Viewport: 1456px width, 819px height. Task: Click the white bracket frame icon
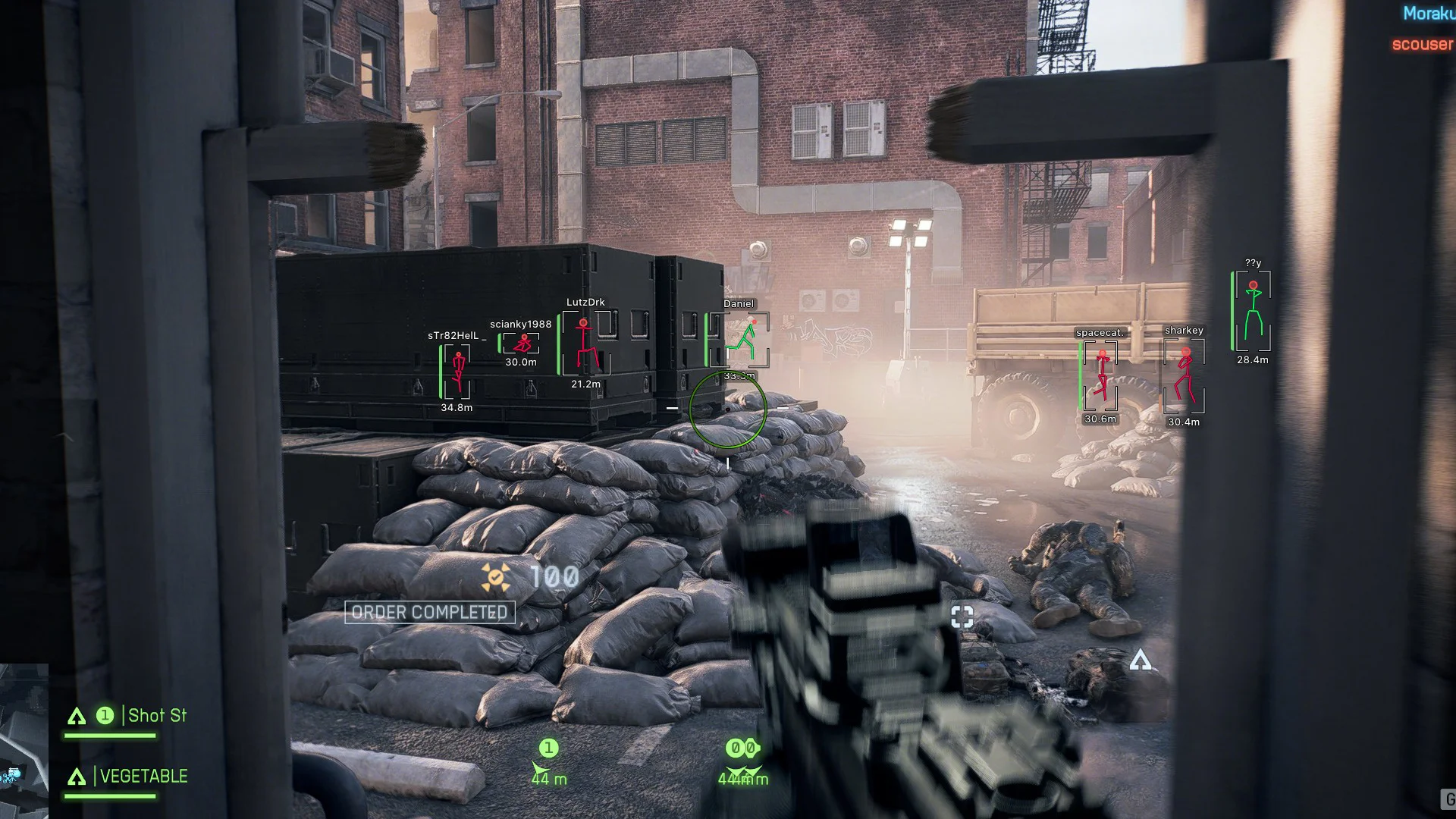pos(962,616)
